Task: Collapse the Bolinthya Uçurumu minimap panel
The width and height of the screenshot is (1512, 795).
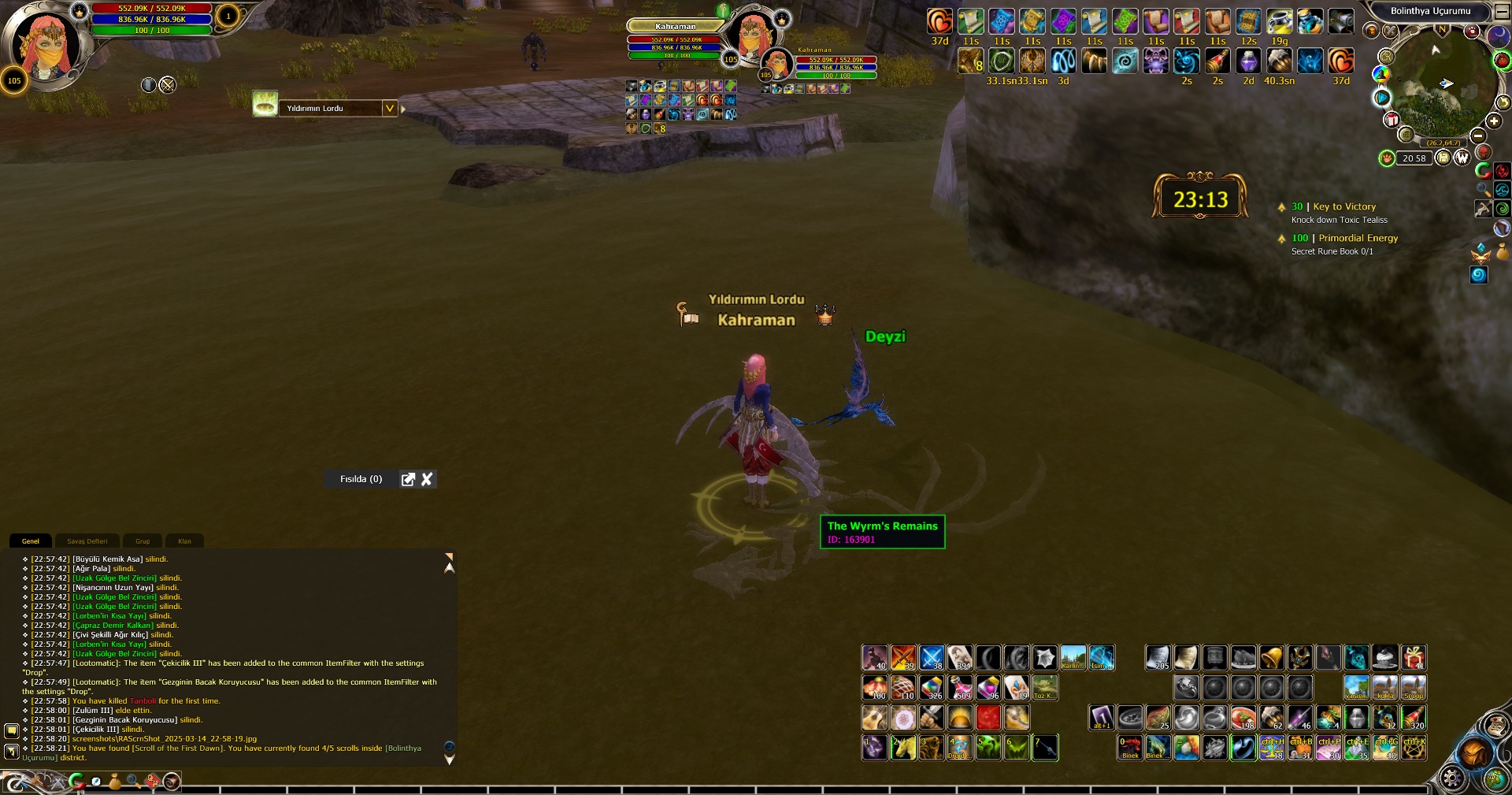Action: coord(1501,12)
